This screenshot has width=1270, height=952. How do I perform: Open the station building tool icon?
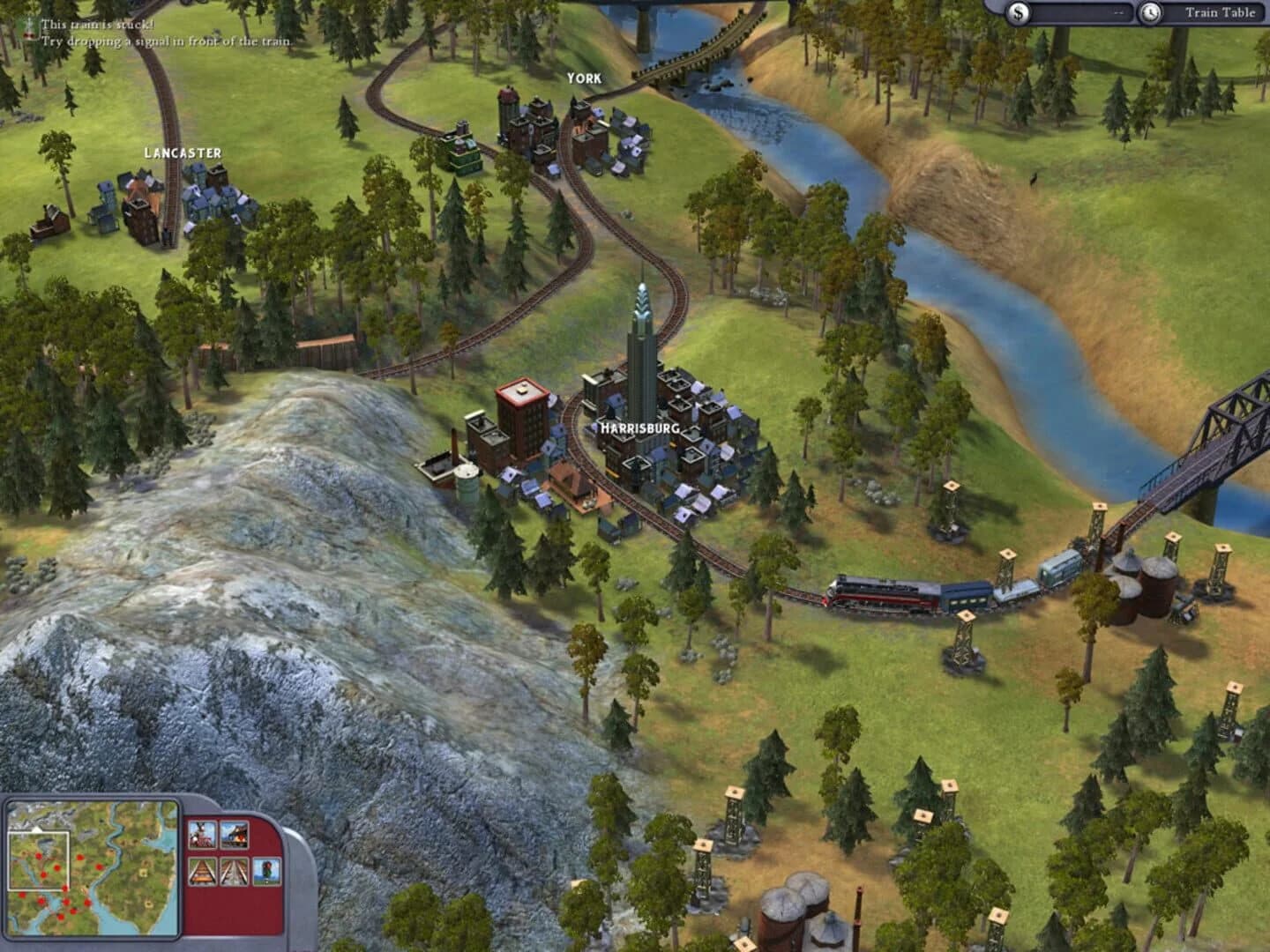point(234,835)
